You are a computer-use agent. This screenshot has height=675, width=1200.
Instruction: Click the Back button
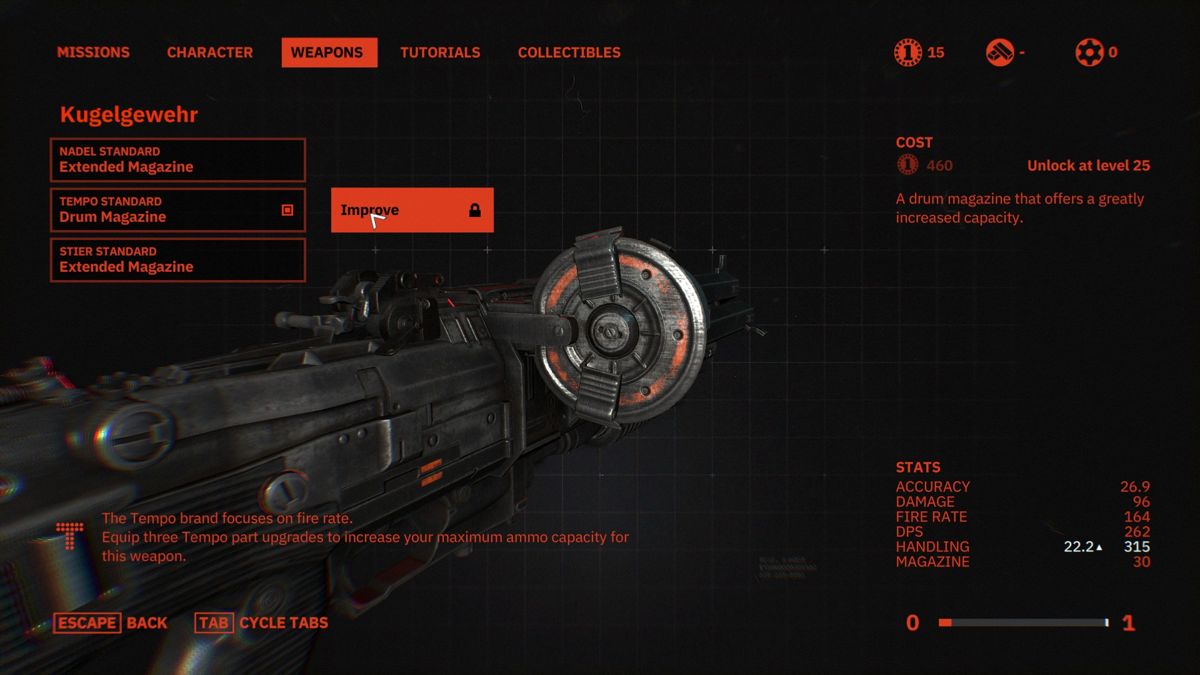pyautogui.click(x=111, y=623)
